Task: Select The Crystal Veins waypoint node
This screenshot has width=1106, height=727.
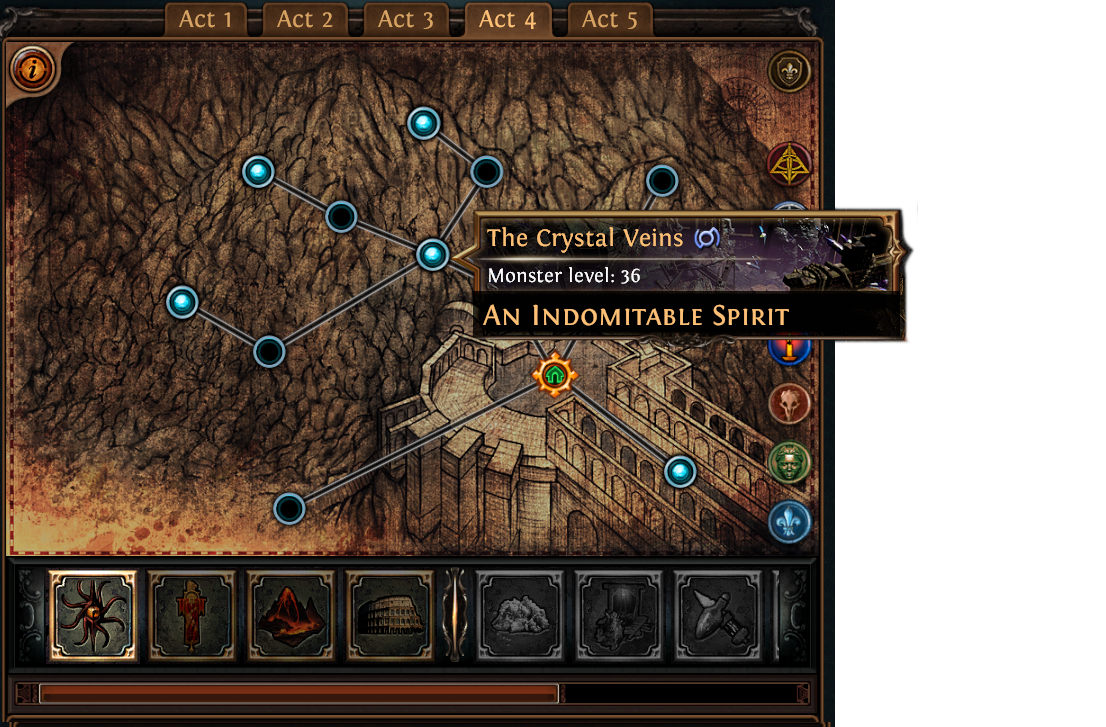Action: pos(432,255)
